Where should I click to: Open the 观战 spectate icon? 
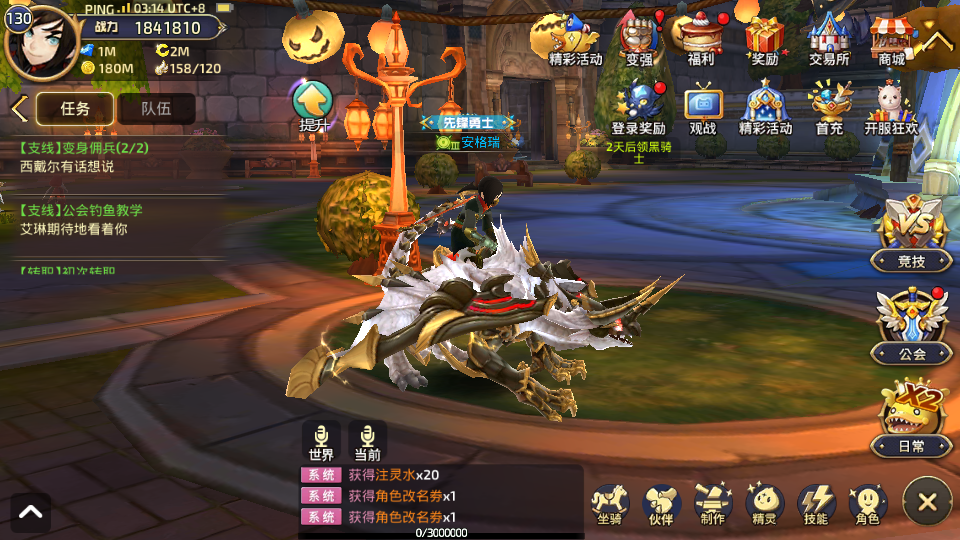(x=703, y=108)
